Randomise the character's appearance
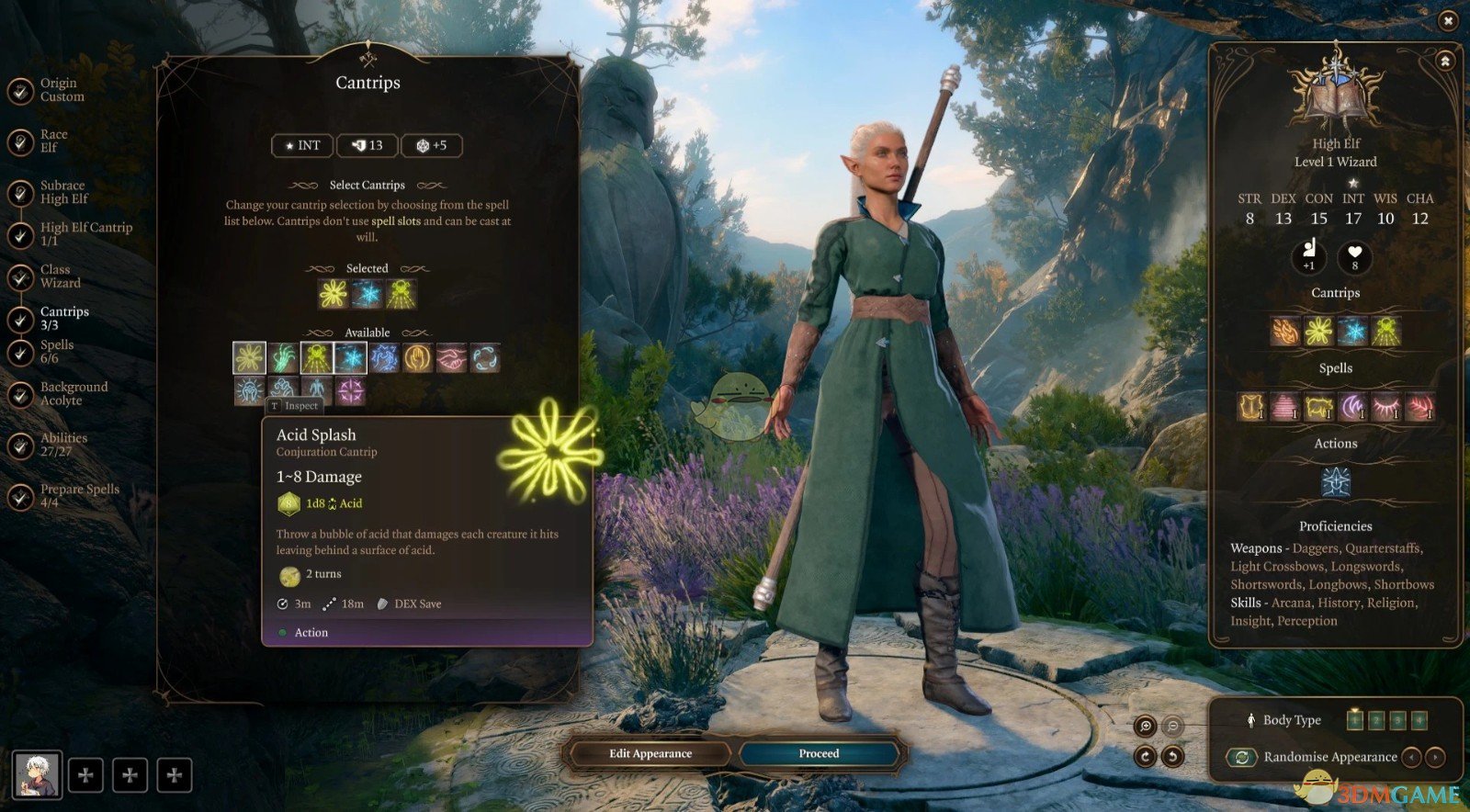This screenshot has width=1470, height=812. pos(1242,757)
